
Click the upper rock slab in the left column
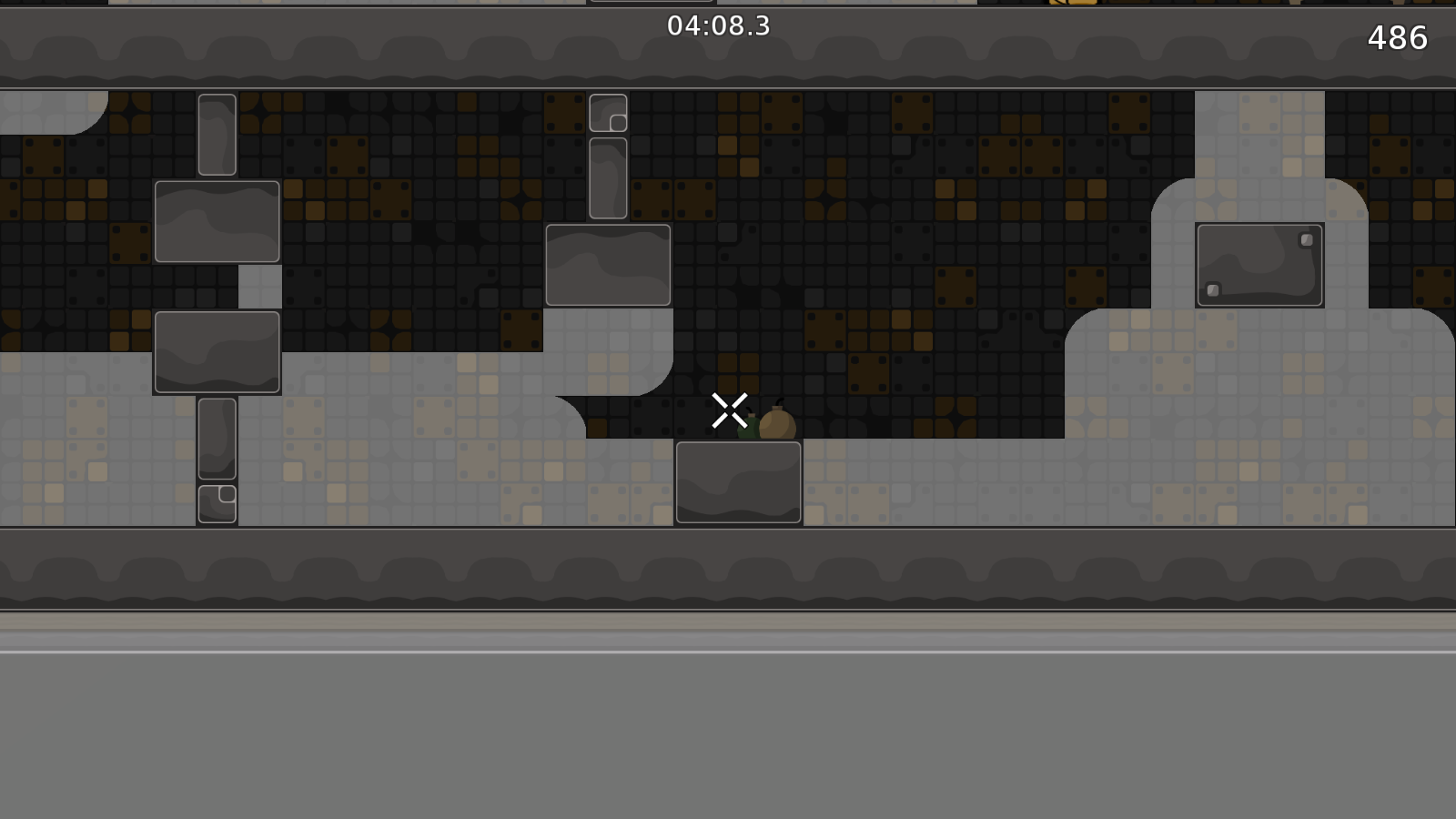coord(218,221)
